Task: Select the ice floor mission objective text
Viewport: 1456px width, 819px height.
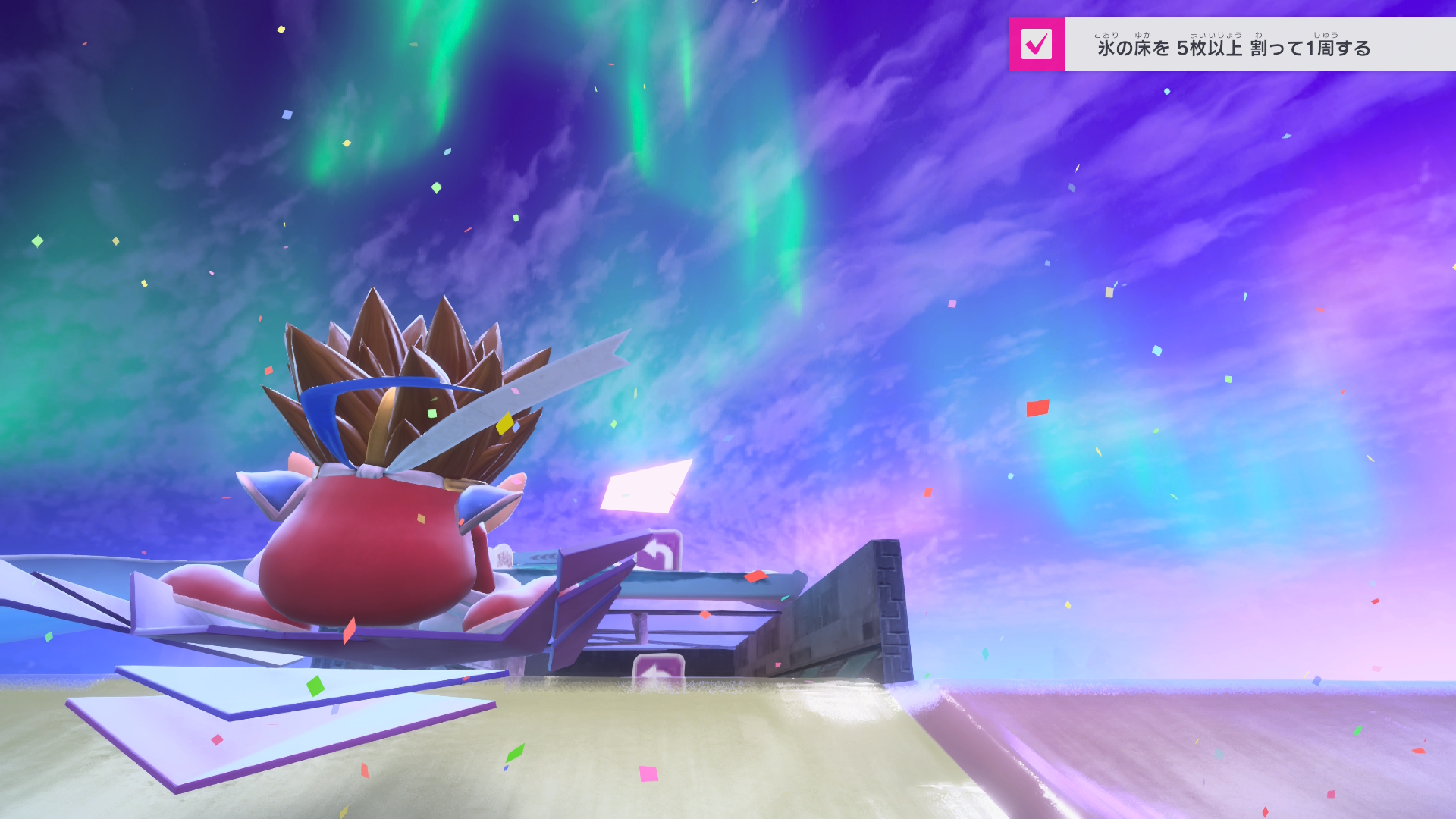Action: pos(1234,48)
